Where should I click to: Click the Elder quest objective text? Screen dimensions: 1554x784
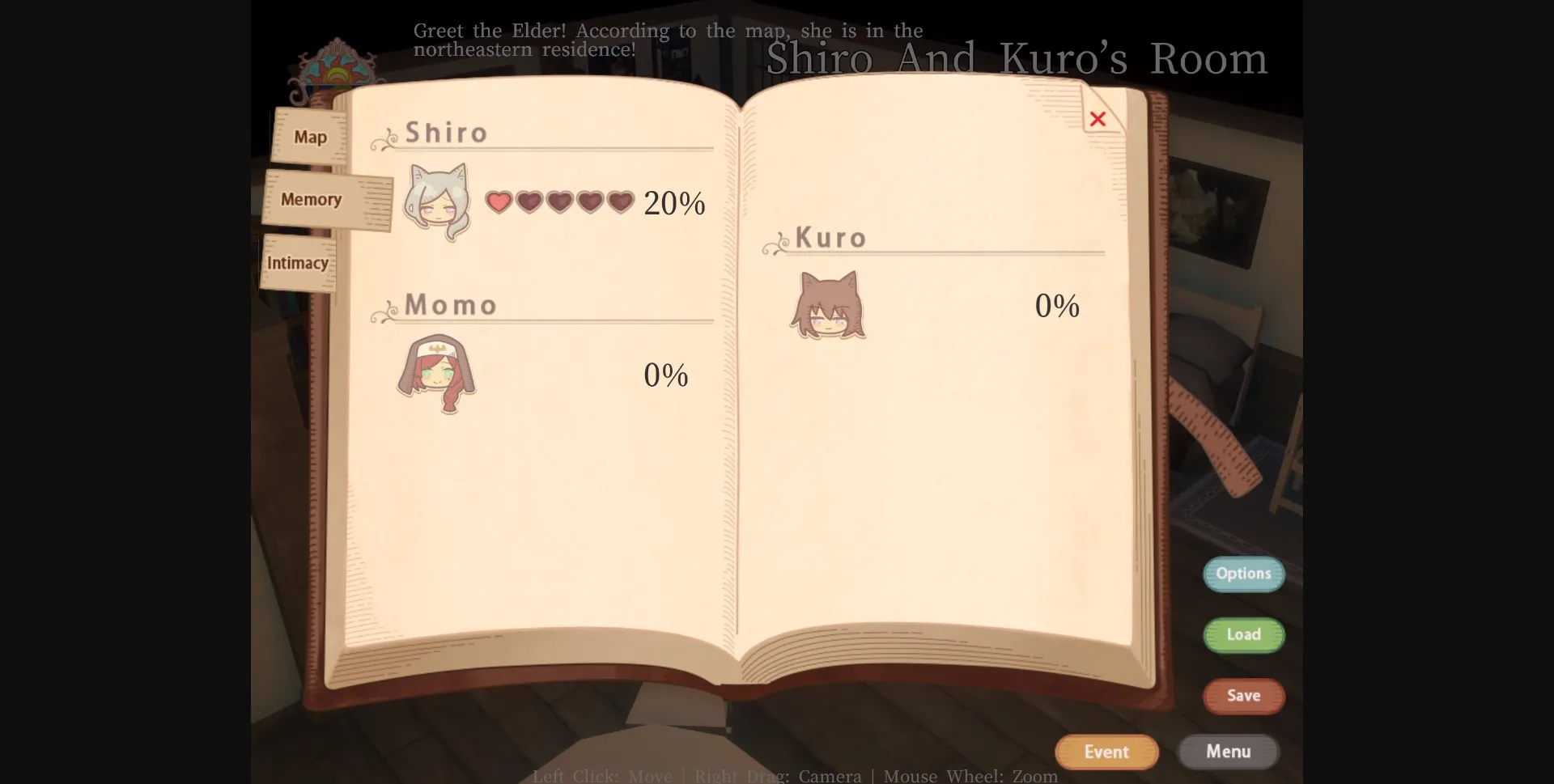[x=669, y=40]
